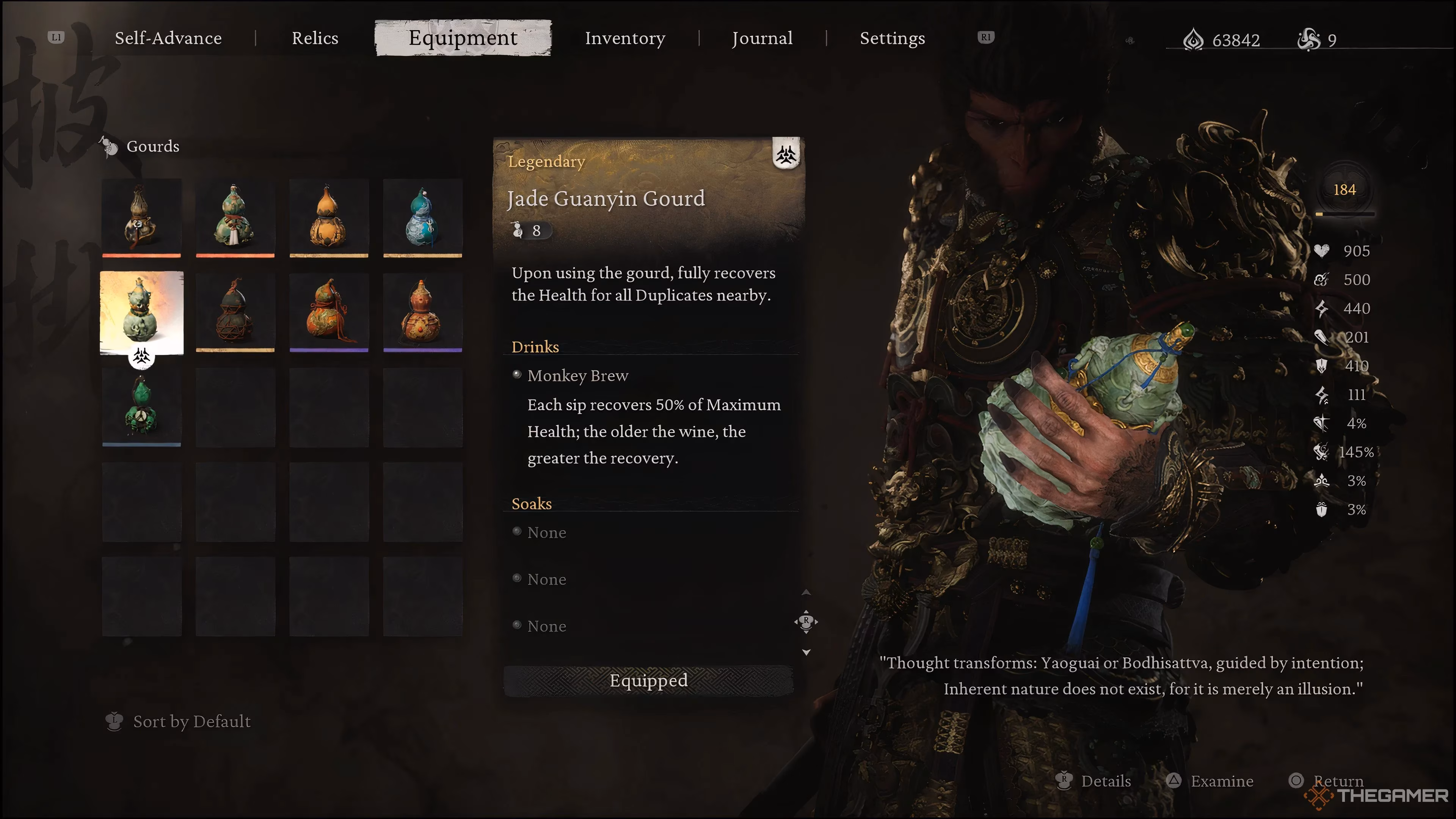Screen dimensions: 1456x819
Task: Select the green gourd with white tassel
Action: coord(235,218)
